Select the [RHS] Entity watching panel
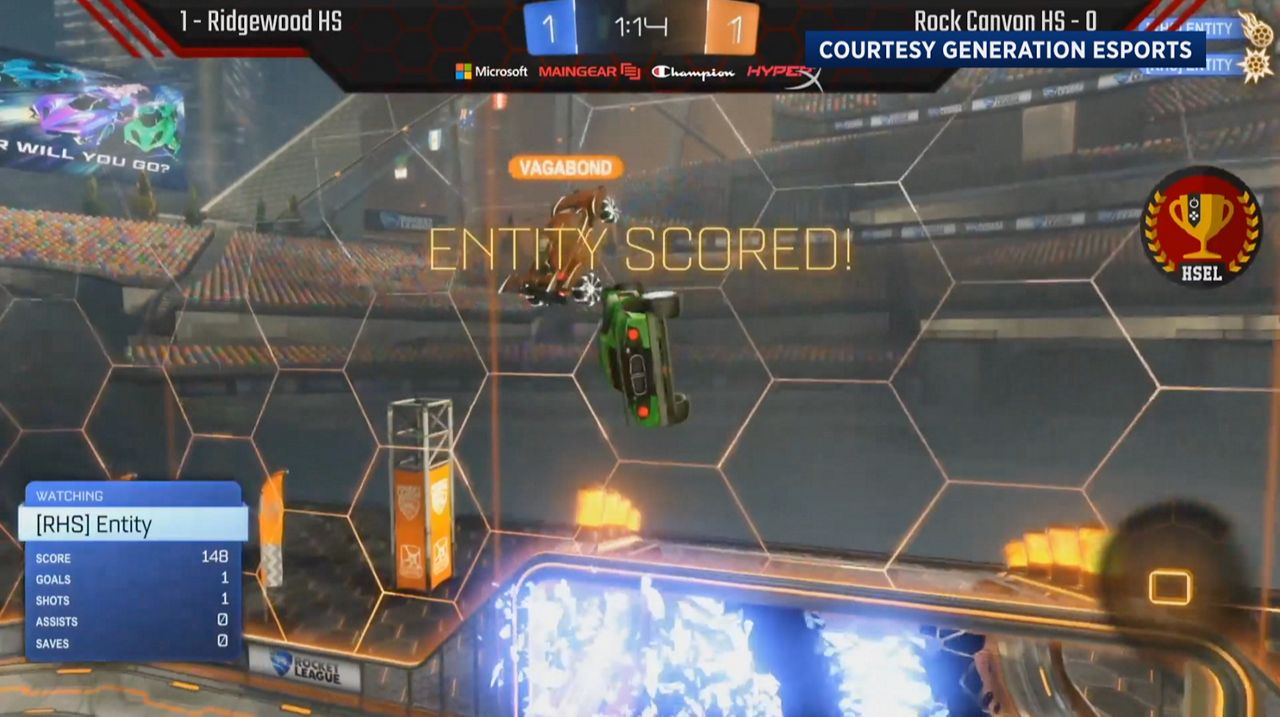1280x717 pixels. [x=133, y=524]
